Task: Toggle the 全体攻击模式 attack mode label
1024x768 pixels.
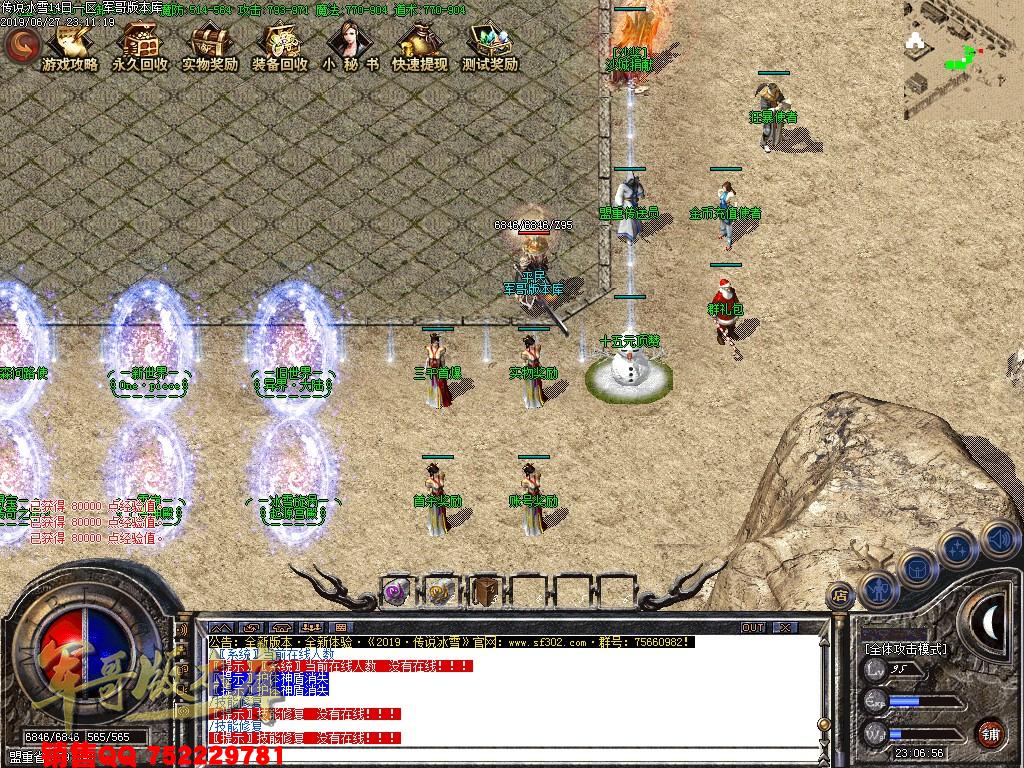Action: pyautogui.click(x=906, y=649)
